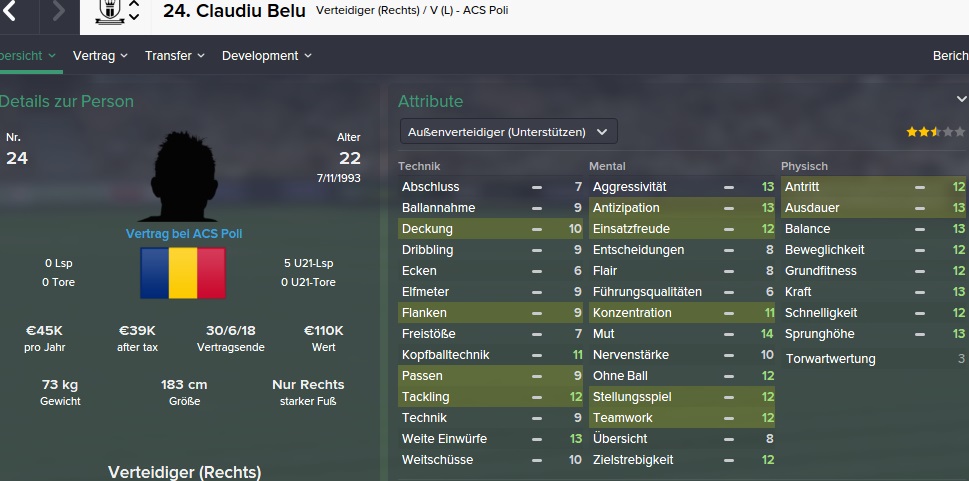
Task: Open the Transfer dropdown menu
Action: coord(174,56)
